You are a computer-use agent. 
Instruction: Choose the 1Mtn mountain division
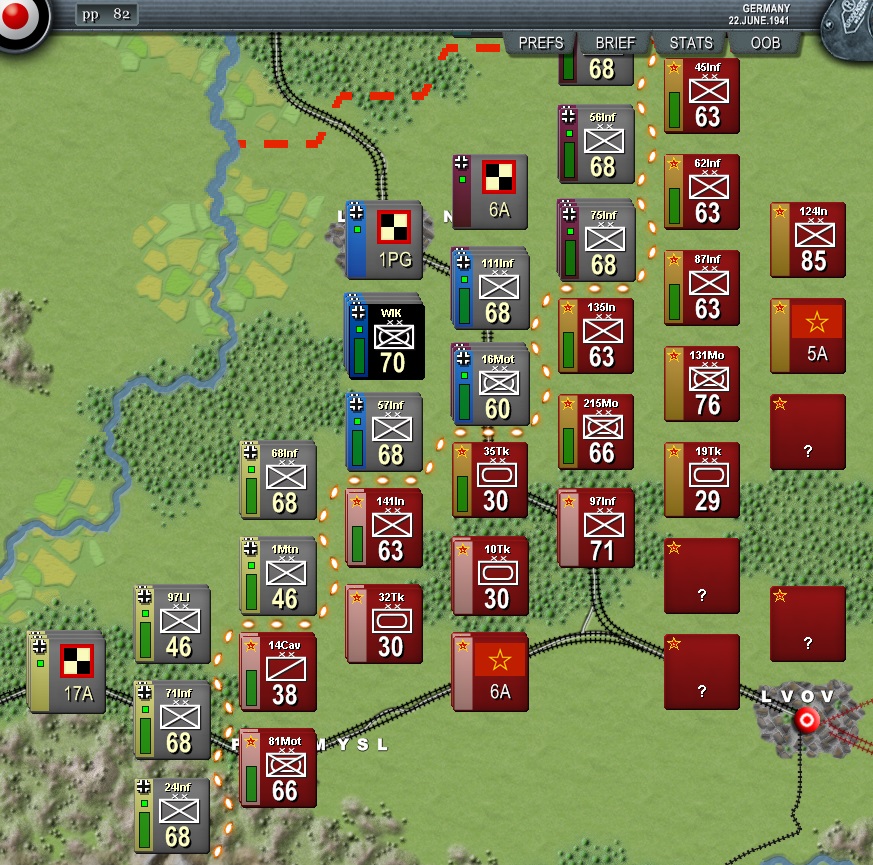point(282,577)
